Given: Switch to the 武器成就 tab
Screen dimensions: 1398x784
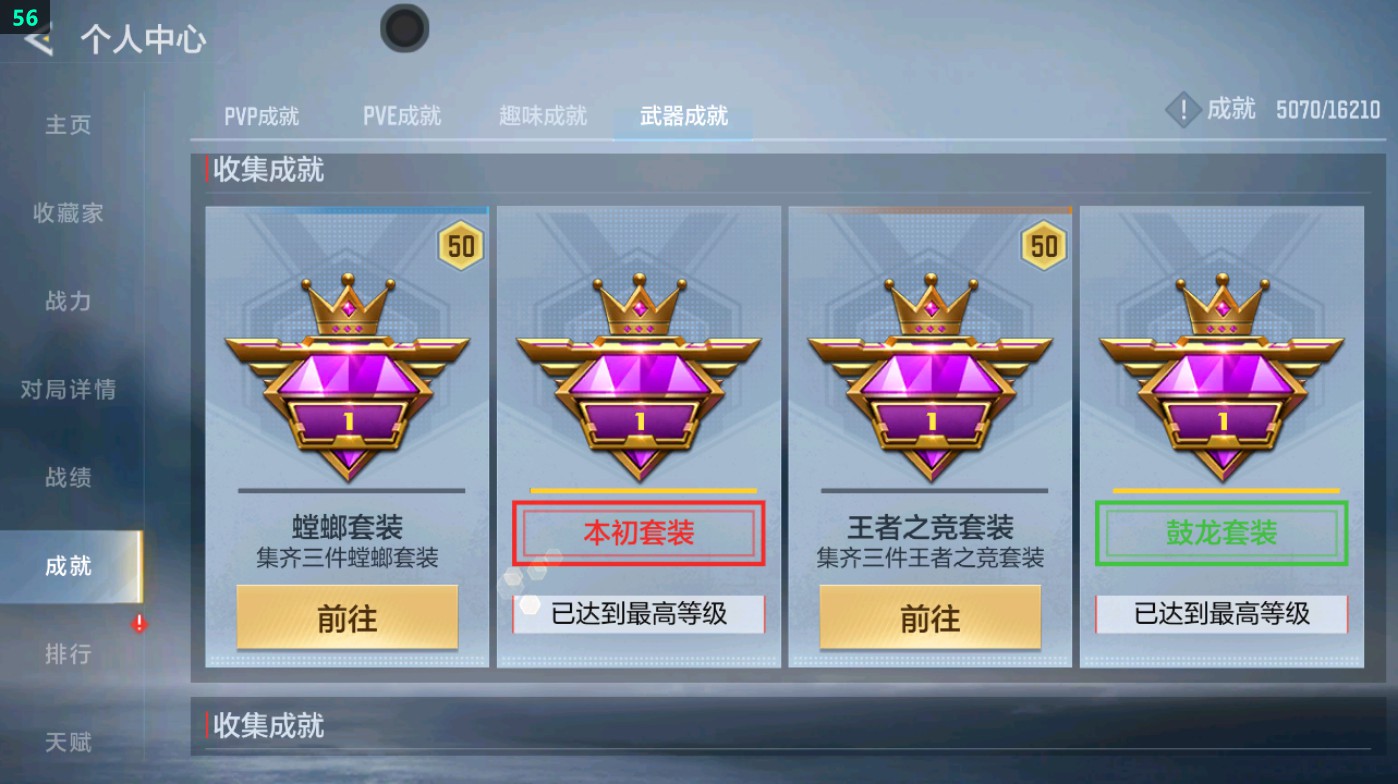Looking at the screenshot, I should (x=681, y=116).
